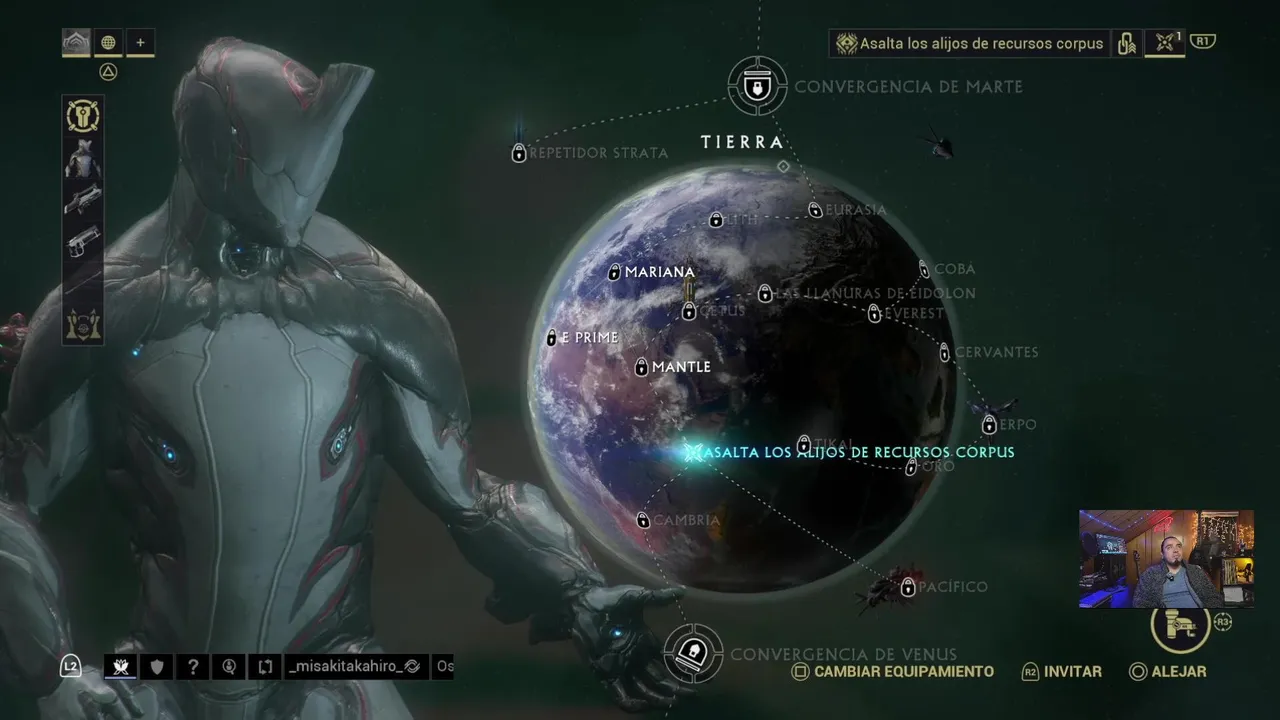Click the Pacífico node

pos(908,588)
